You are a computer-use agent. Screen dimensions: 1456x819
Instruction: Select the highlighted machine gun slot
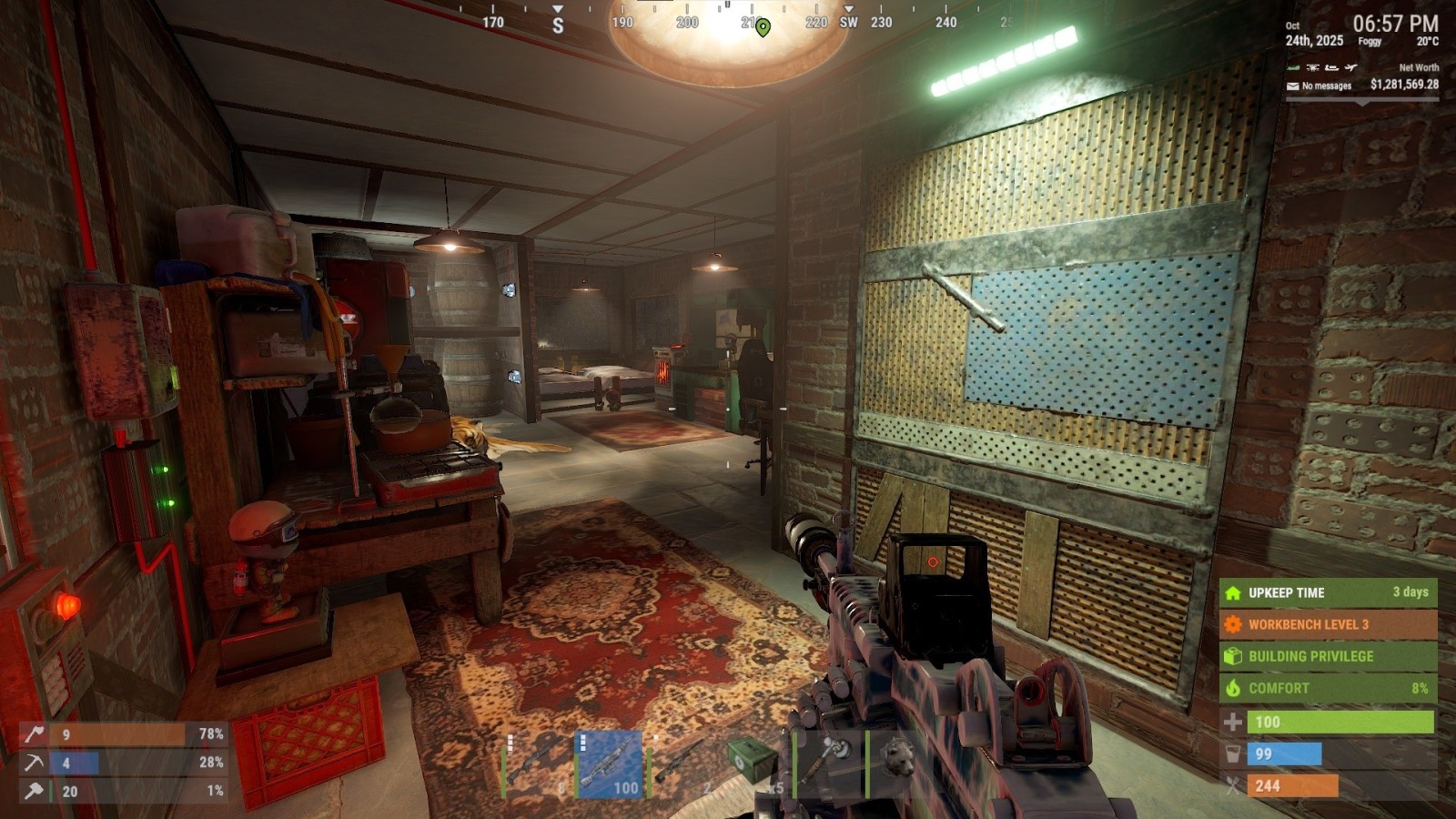pos(611,764)
